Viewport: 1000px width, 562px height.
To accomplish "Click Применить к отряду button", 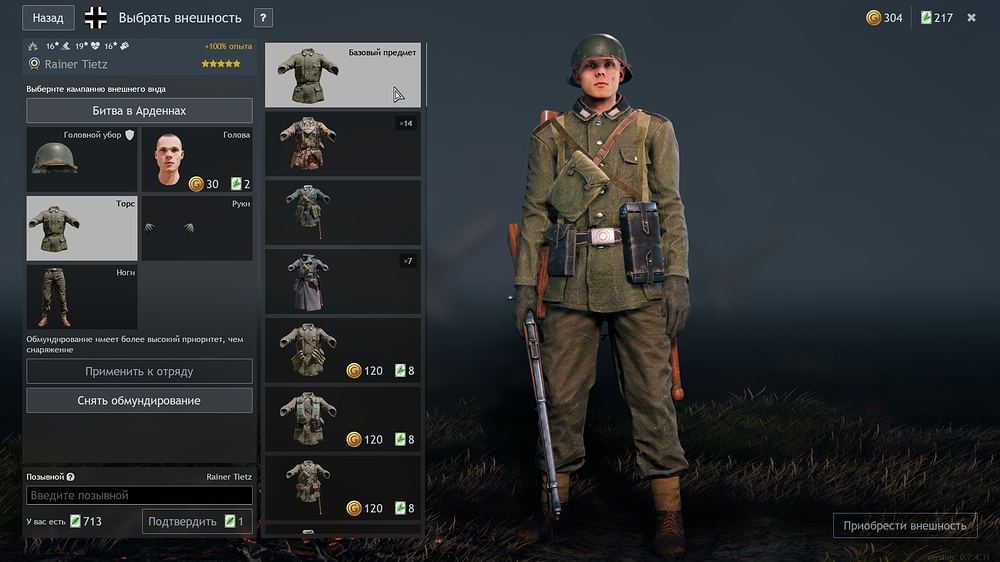I will pyautogui.click(x=139, y=371).
